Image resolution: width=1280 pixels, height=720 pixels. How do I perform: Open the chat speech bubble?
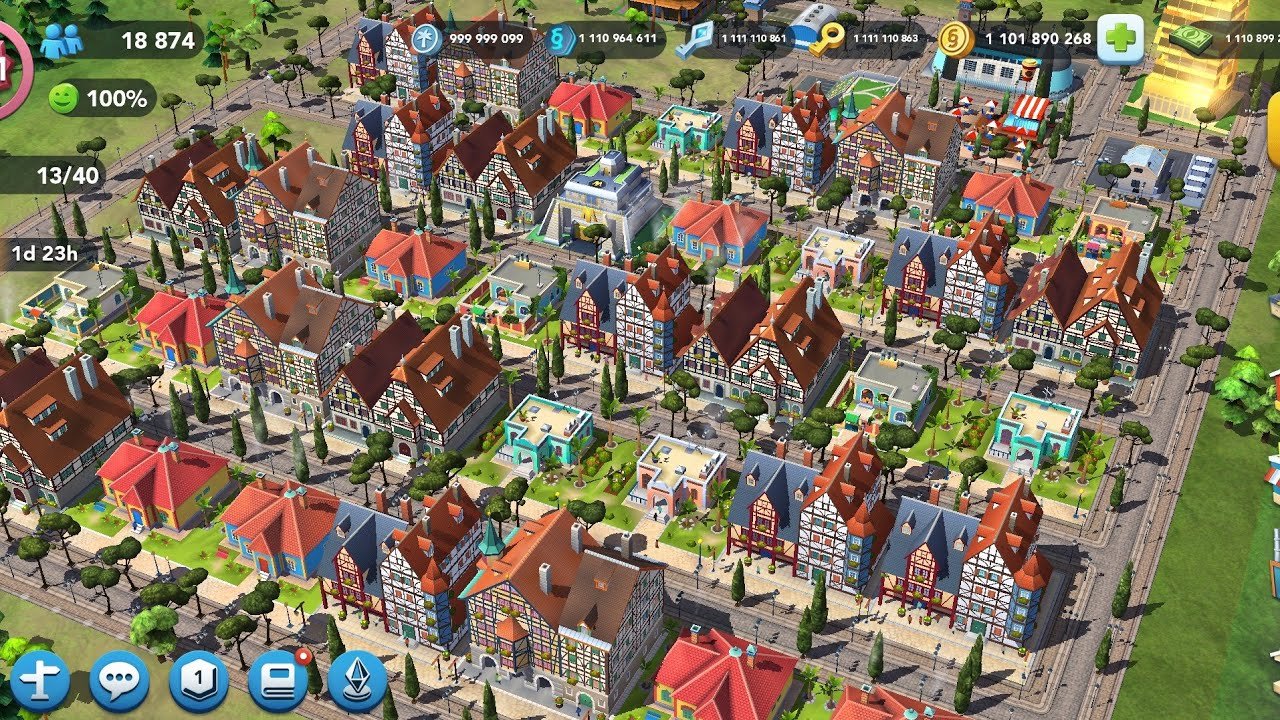tap(119, 682)
